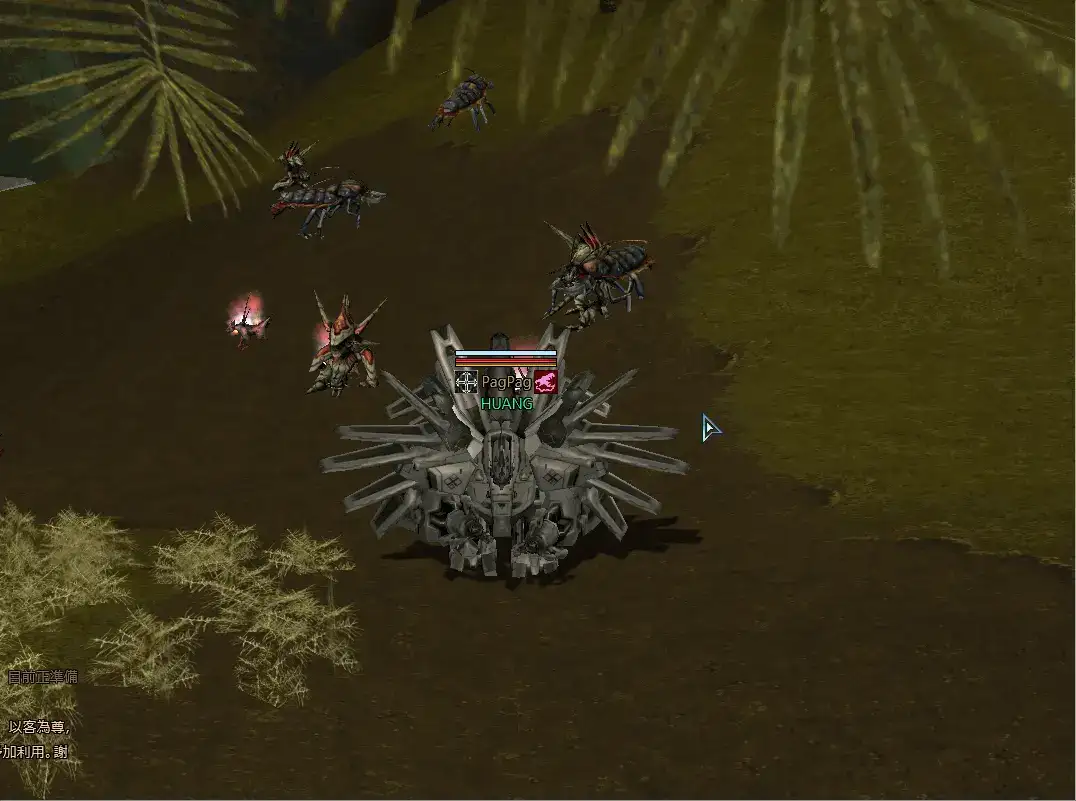1076x801 pixels.
Task: Click the crosshair emblem beside PagPag
Action: tap(466, 382)
